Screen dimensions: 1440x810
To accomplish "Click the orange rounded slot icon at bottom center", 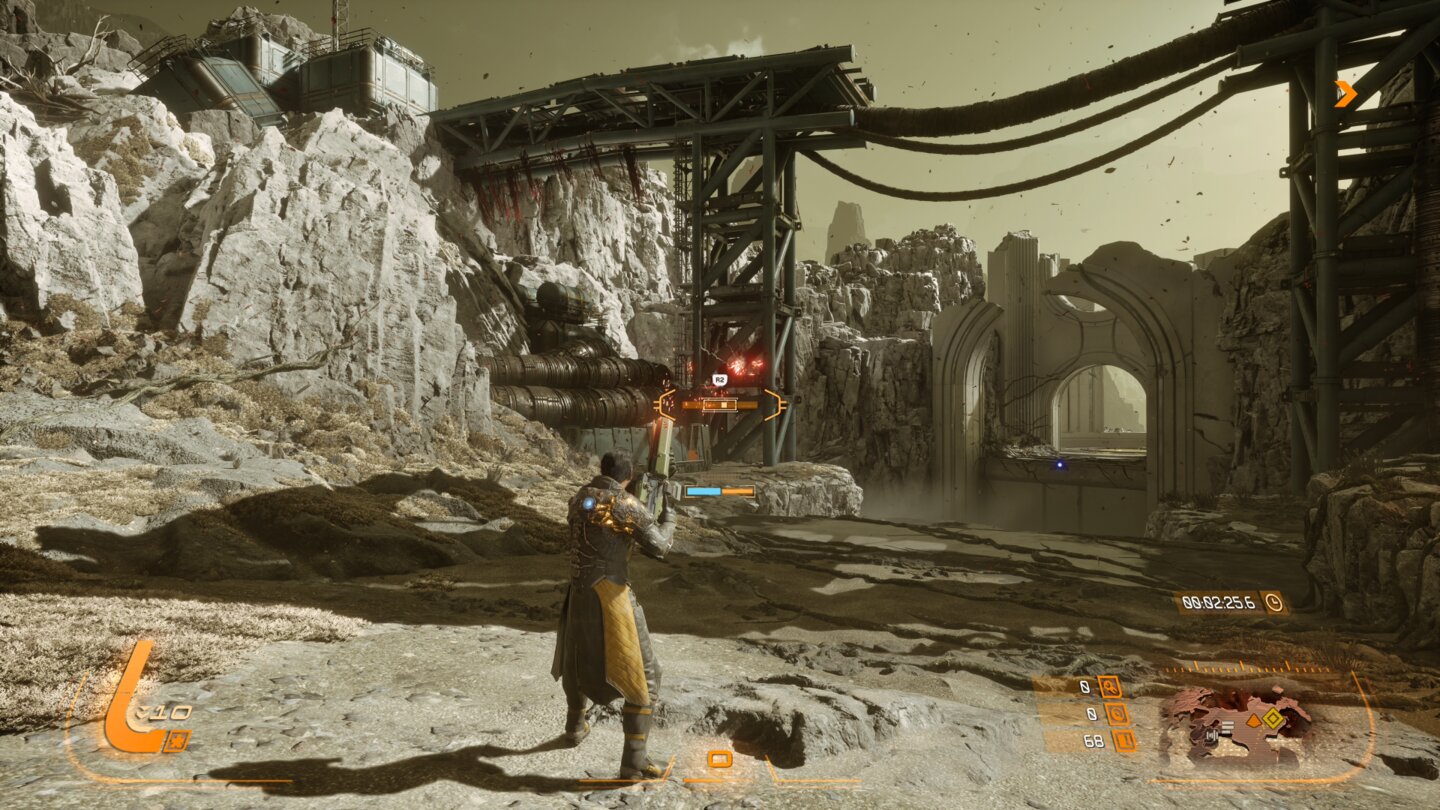I will (x=719, y=759).
